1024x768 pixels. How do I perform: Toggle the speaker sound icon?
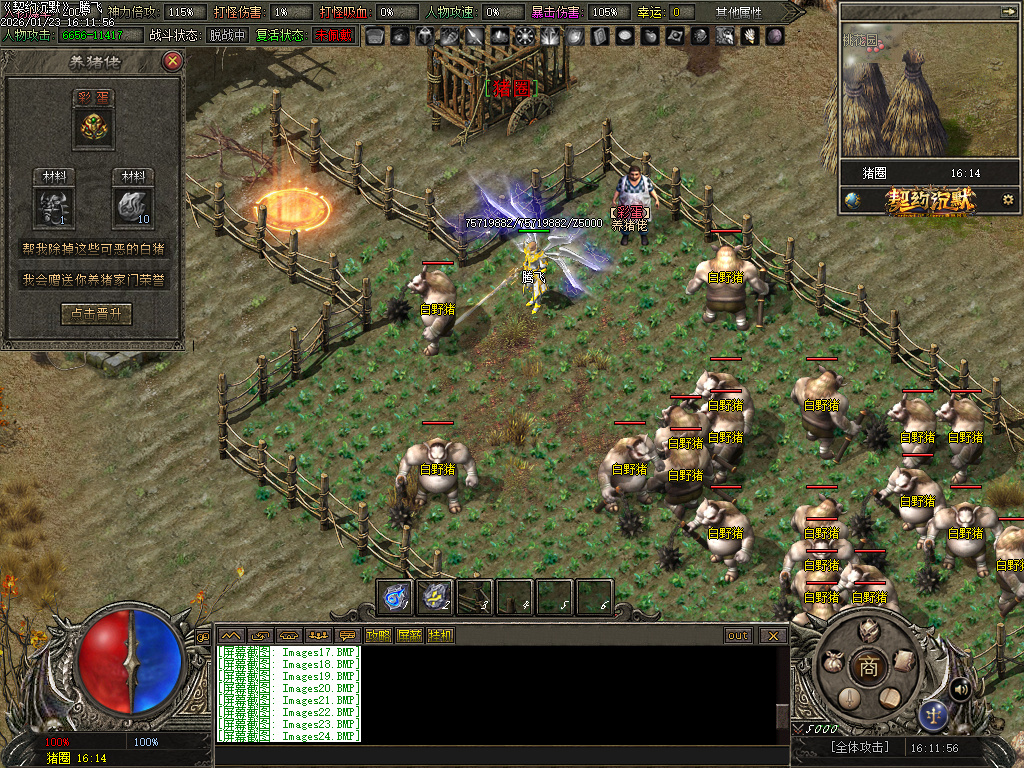coord(960,688)
